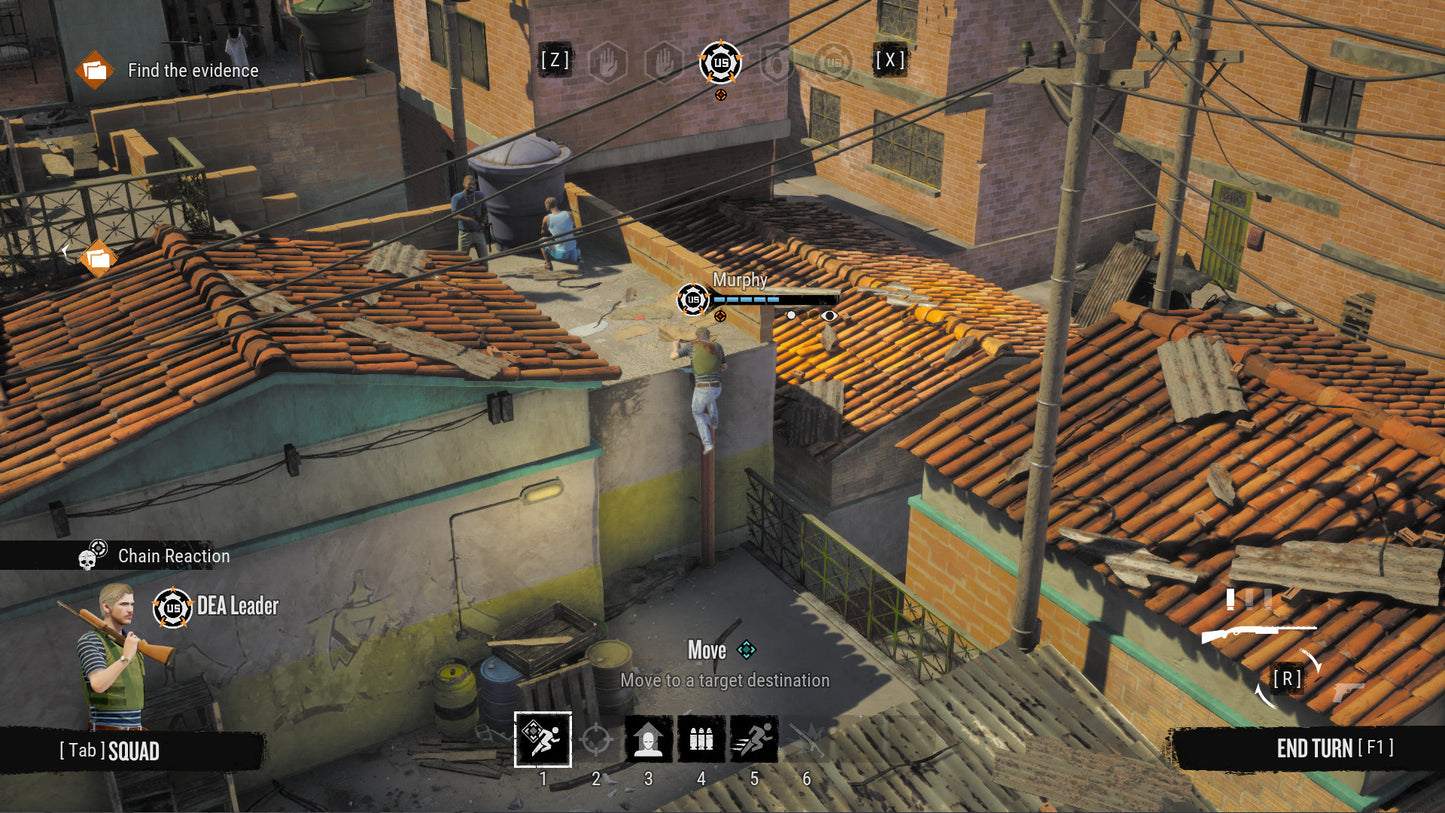This screenshot has width=1445, height=813.
Task: Select the faded shield icon in turn order
Action: point(777,62)
